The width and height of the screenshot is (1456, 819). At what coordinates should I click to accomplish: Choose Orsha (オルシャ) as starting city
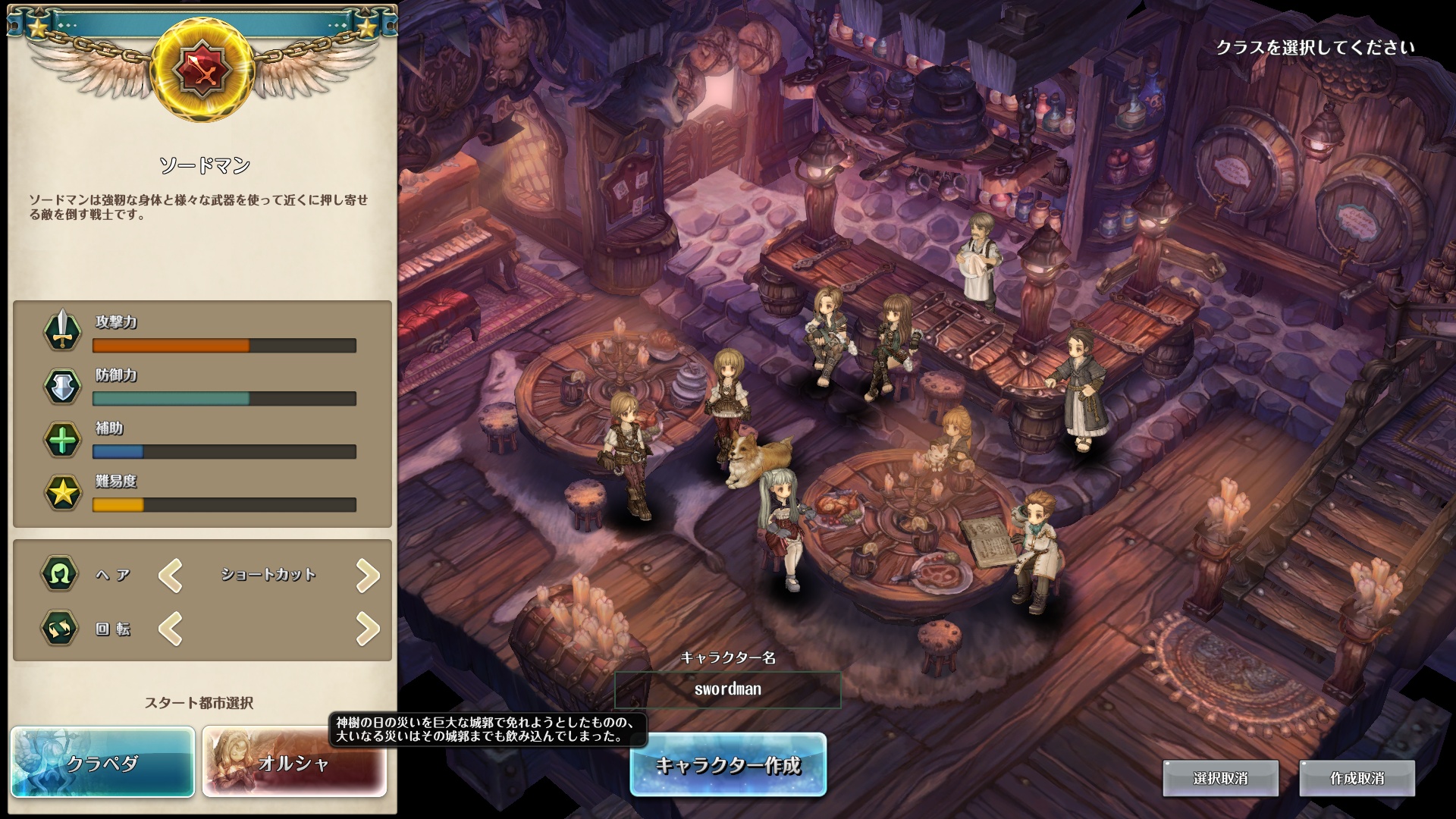click(x=294, y=762)
